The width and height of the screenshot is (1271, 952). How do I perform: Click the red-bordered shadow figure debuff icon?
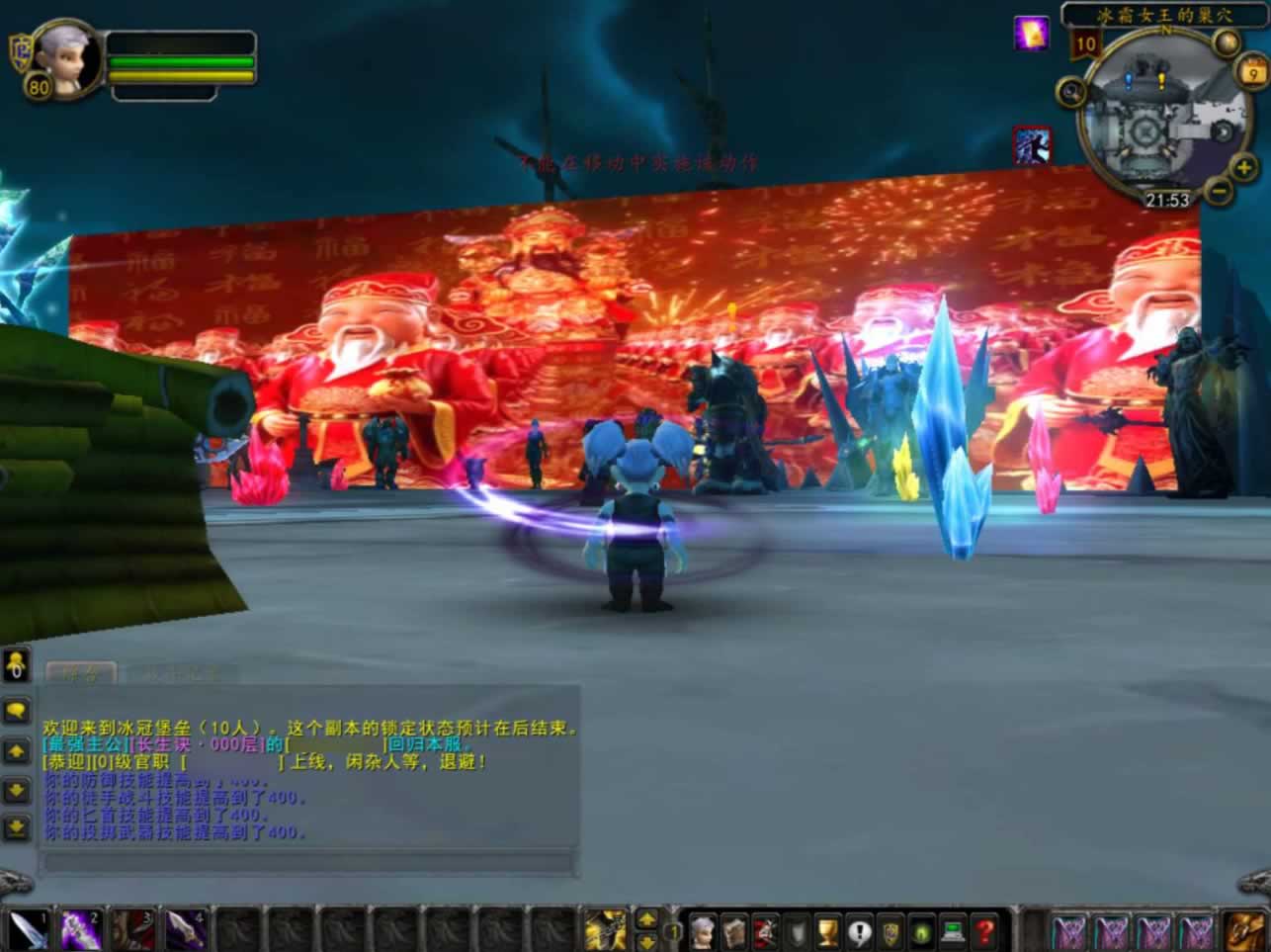(1031, 146)
